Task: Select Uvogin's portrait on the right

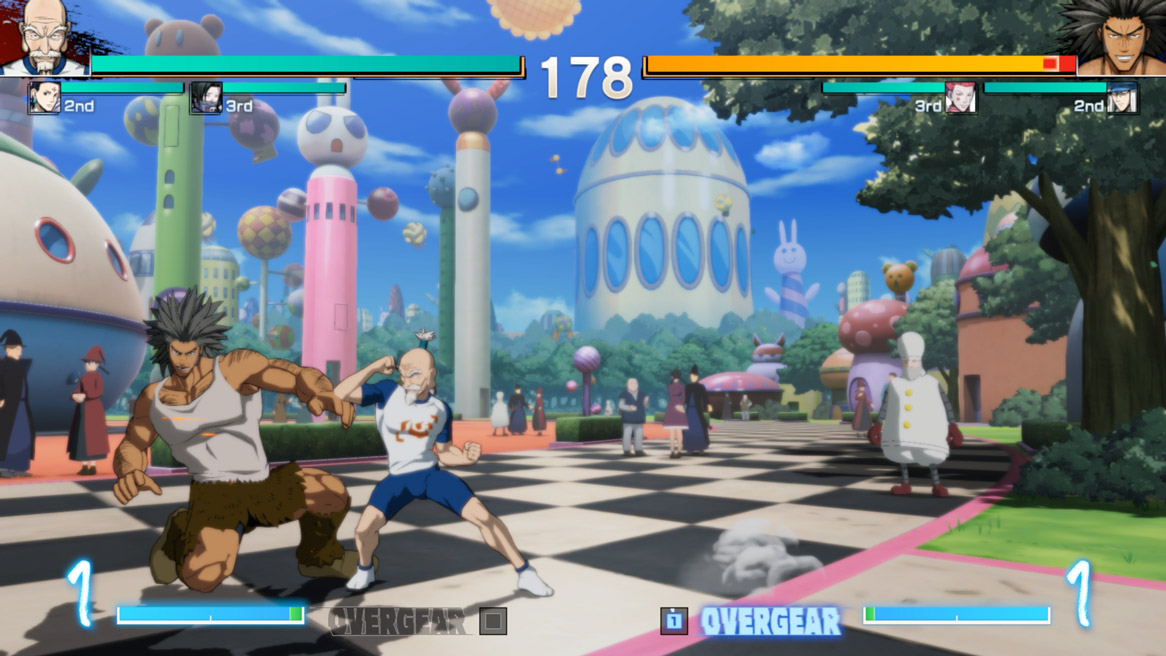Action: 1120,37
